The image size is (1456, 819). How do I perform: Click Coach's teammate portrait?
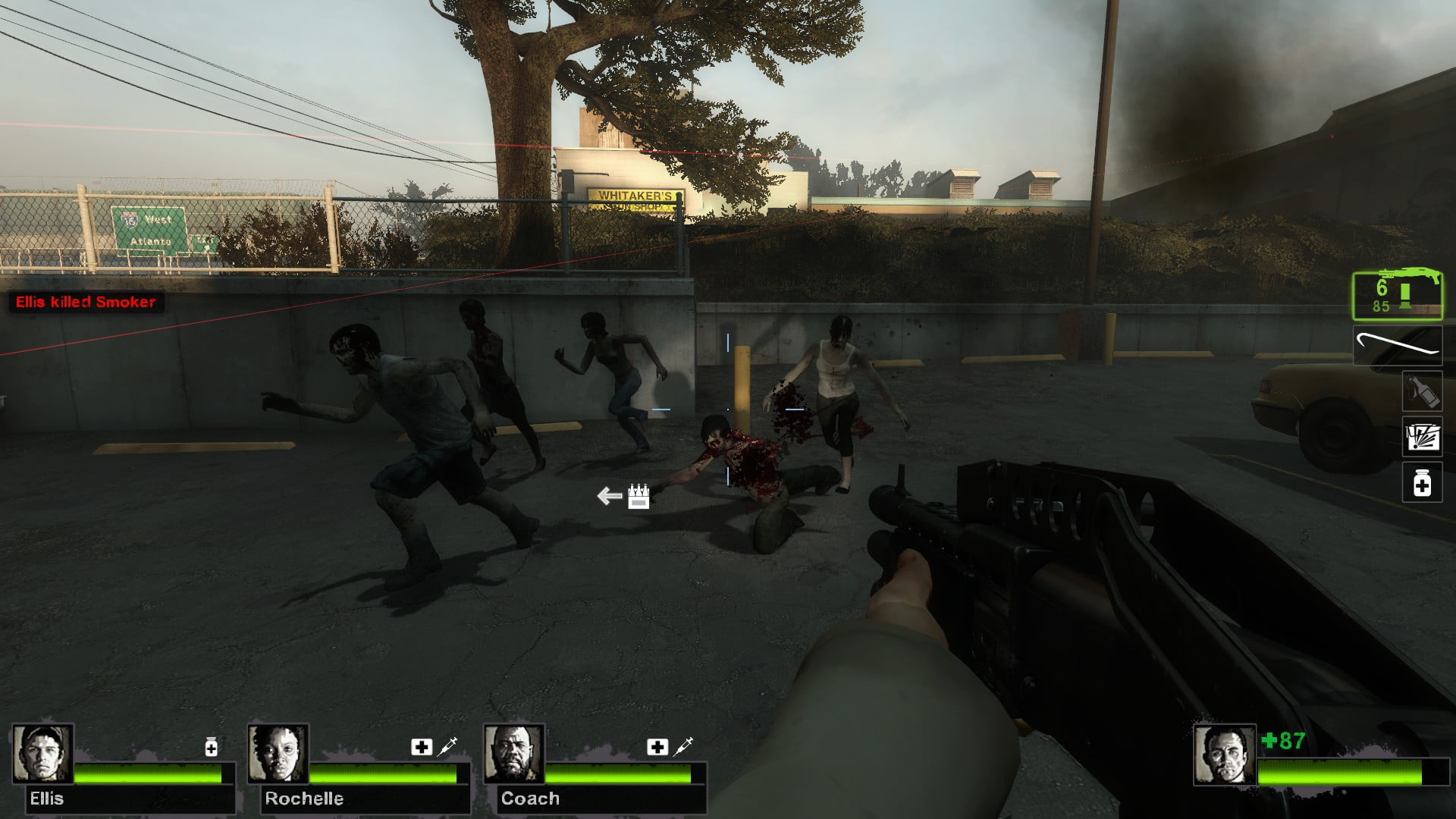tap(514, 754)
